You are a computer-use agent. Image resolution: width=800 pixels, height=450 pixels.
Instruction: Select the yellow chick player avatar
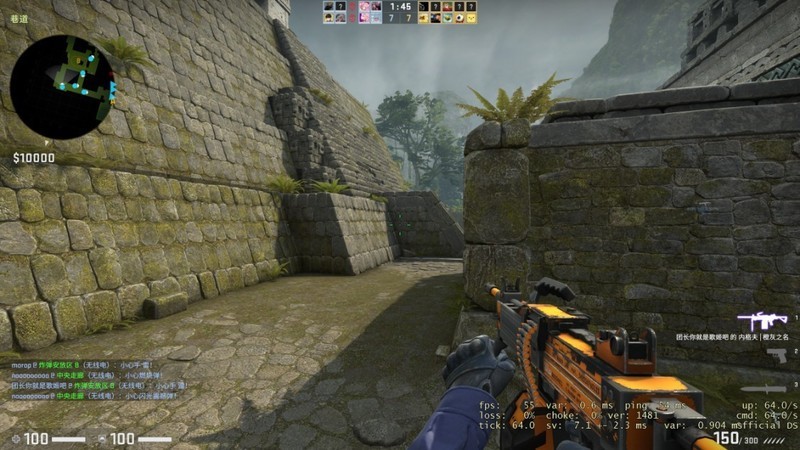click(x=470, y=18)
